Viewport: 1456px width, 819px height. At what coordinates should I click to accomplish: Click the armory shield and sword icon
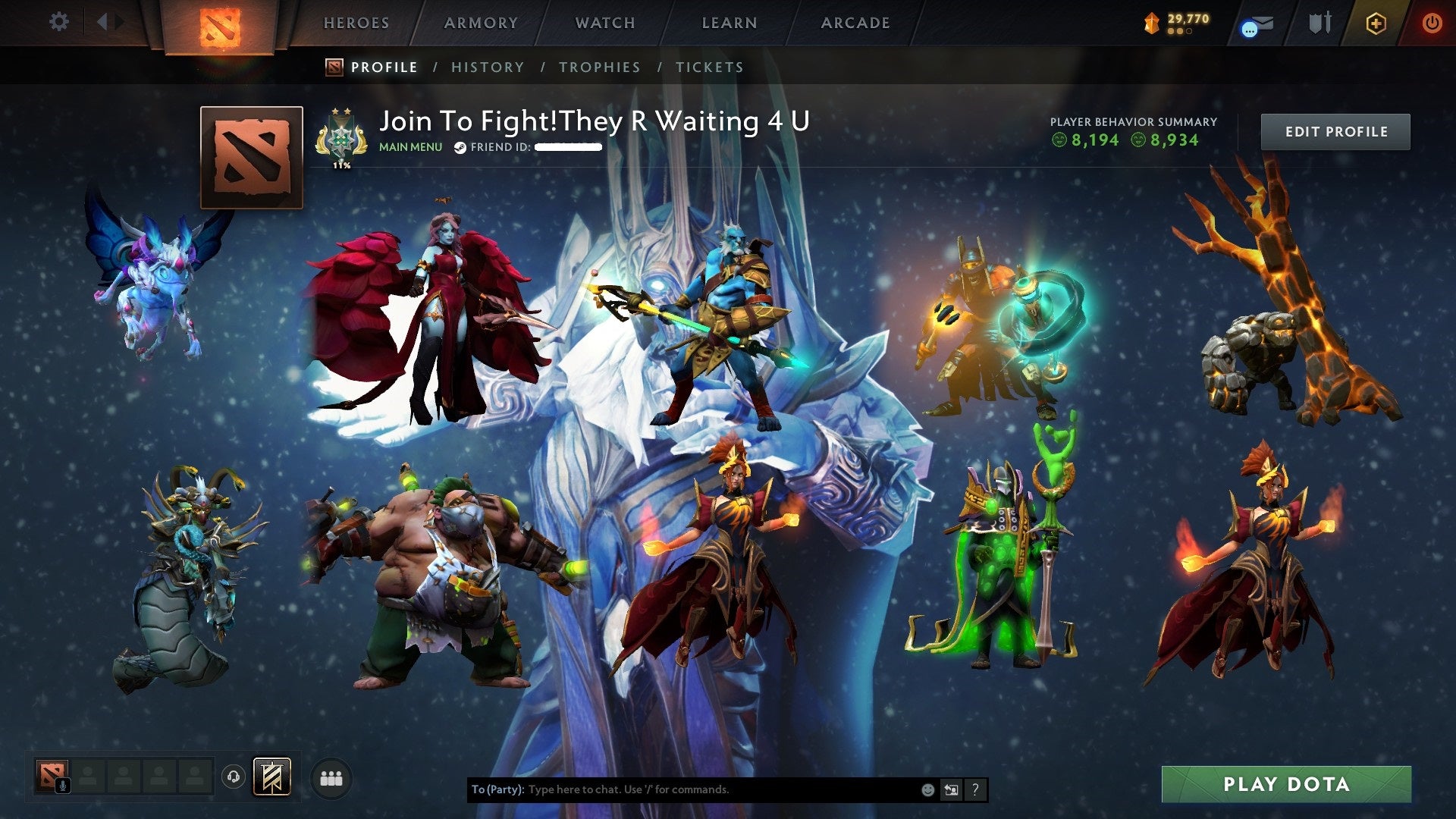coord(1319,21)
